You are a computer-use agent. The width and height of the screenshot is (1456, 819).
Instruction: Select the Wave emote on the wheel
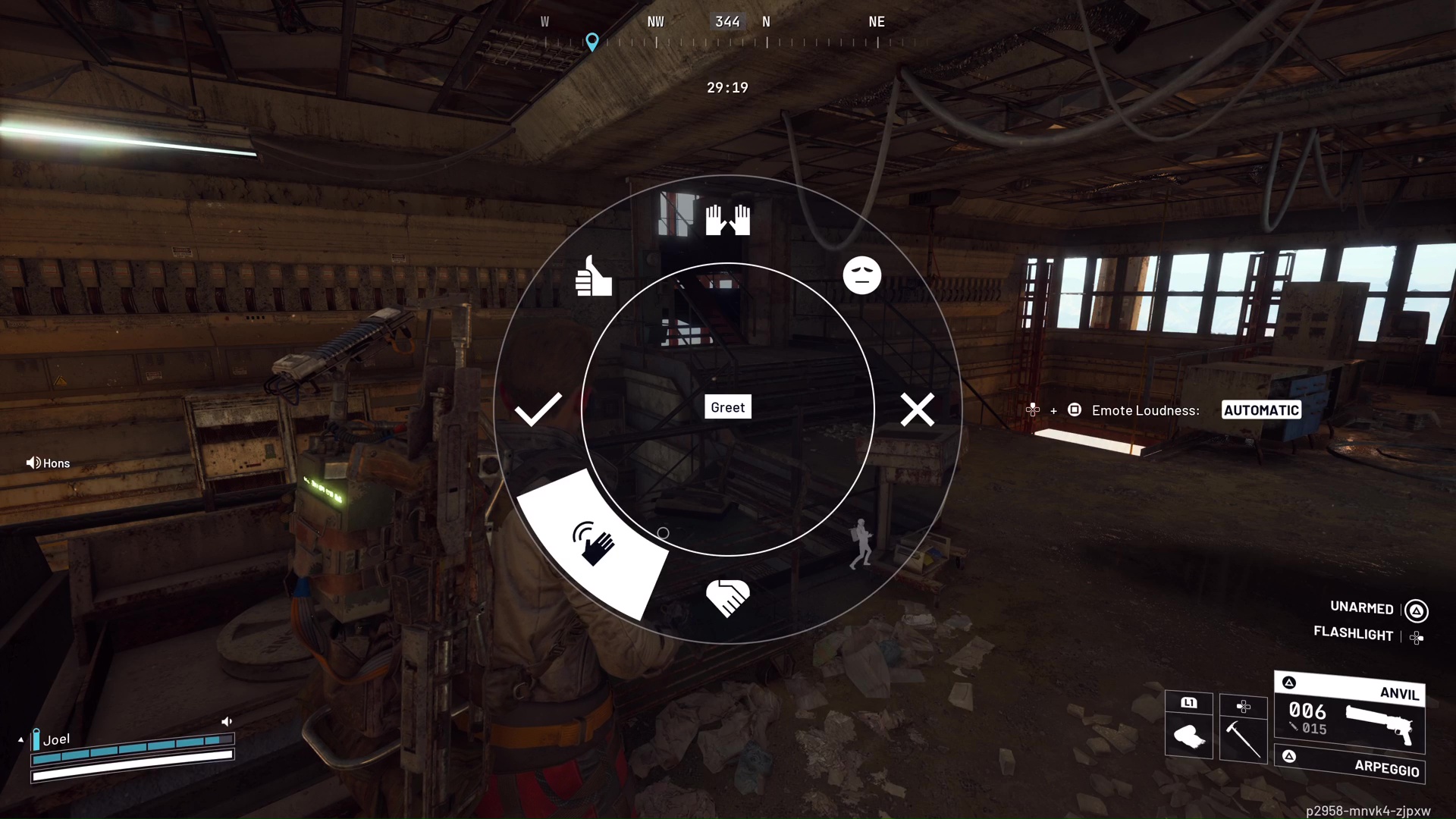(x=594, y=541)
